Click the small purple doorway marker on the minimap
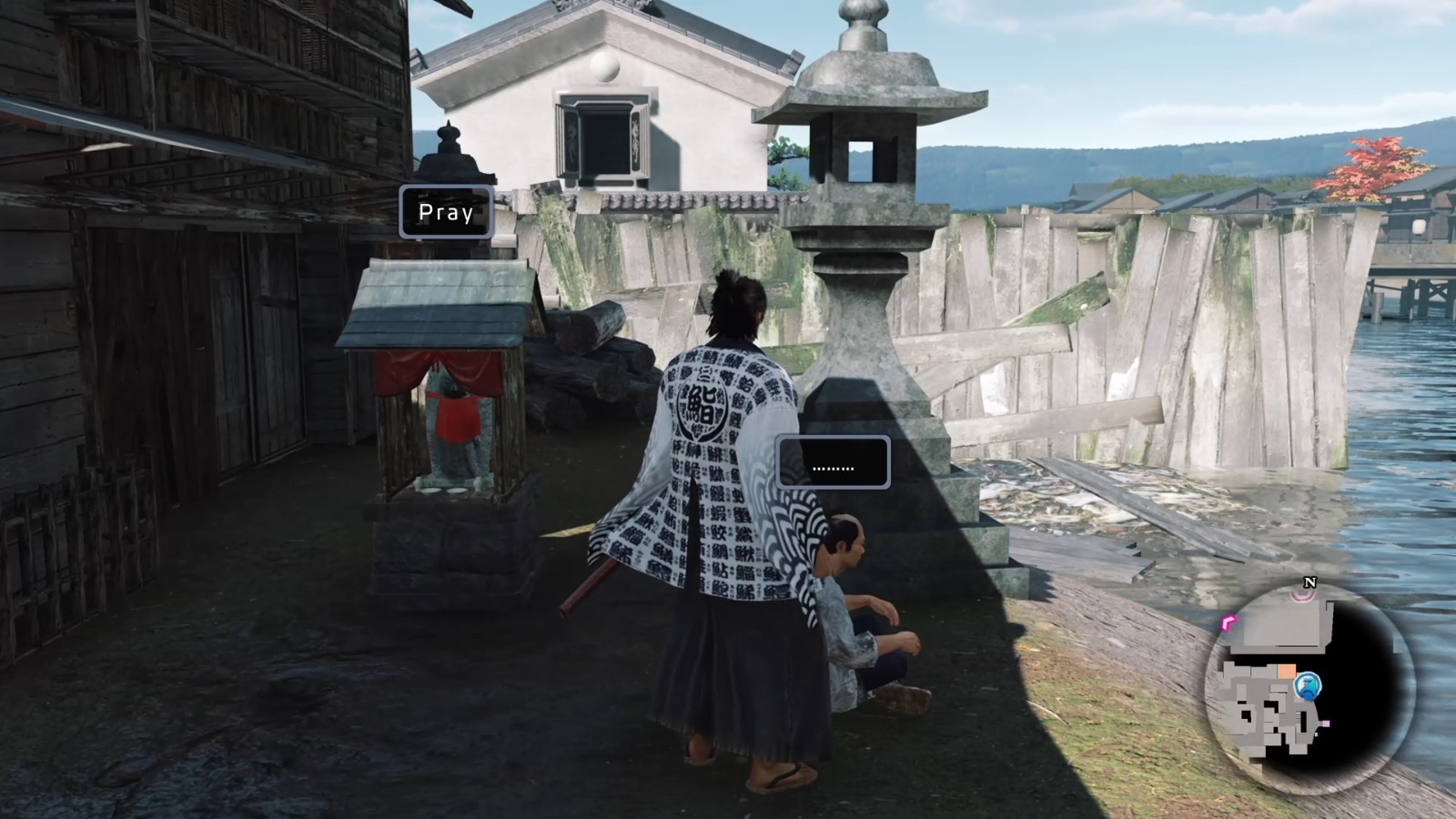This screenshot has height=819, width=1456. (1325, 723)
